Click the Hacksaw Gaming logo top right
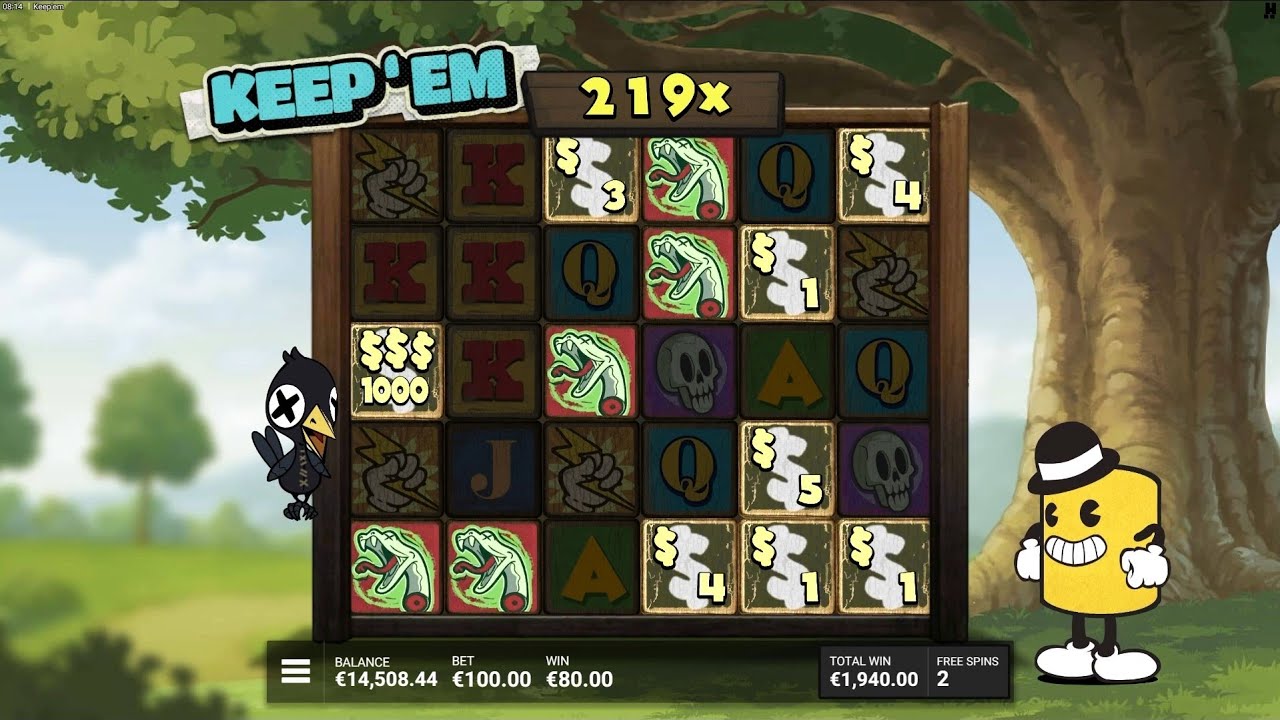Image resolution: width=1280 pixels, height=720 pixels. click(1271, 12)
